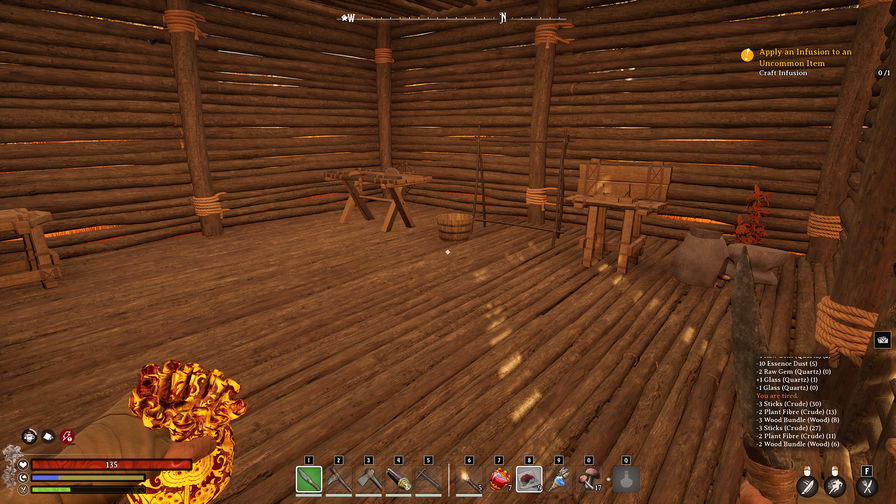Click the empty potion flask slot
This screenshot has width=896, height=504.
[625, 480]
